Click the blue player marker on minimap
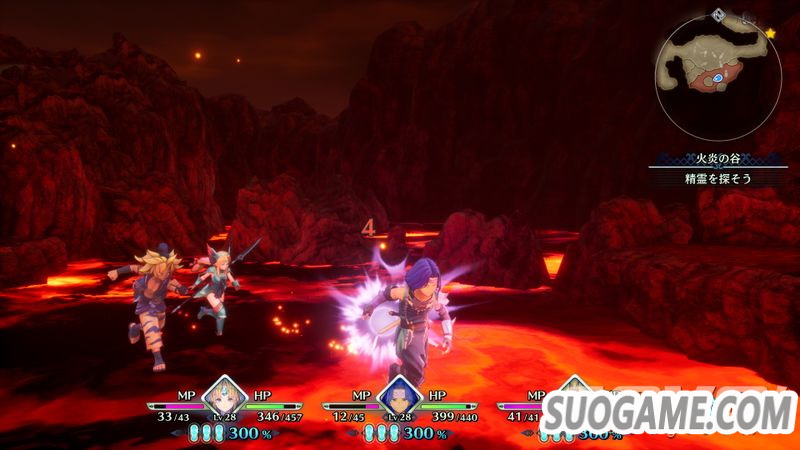Viewport: 800px width, 450px height. pyautogui.click(x=716, y=77)
